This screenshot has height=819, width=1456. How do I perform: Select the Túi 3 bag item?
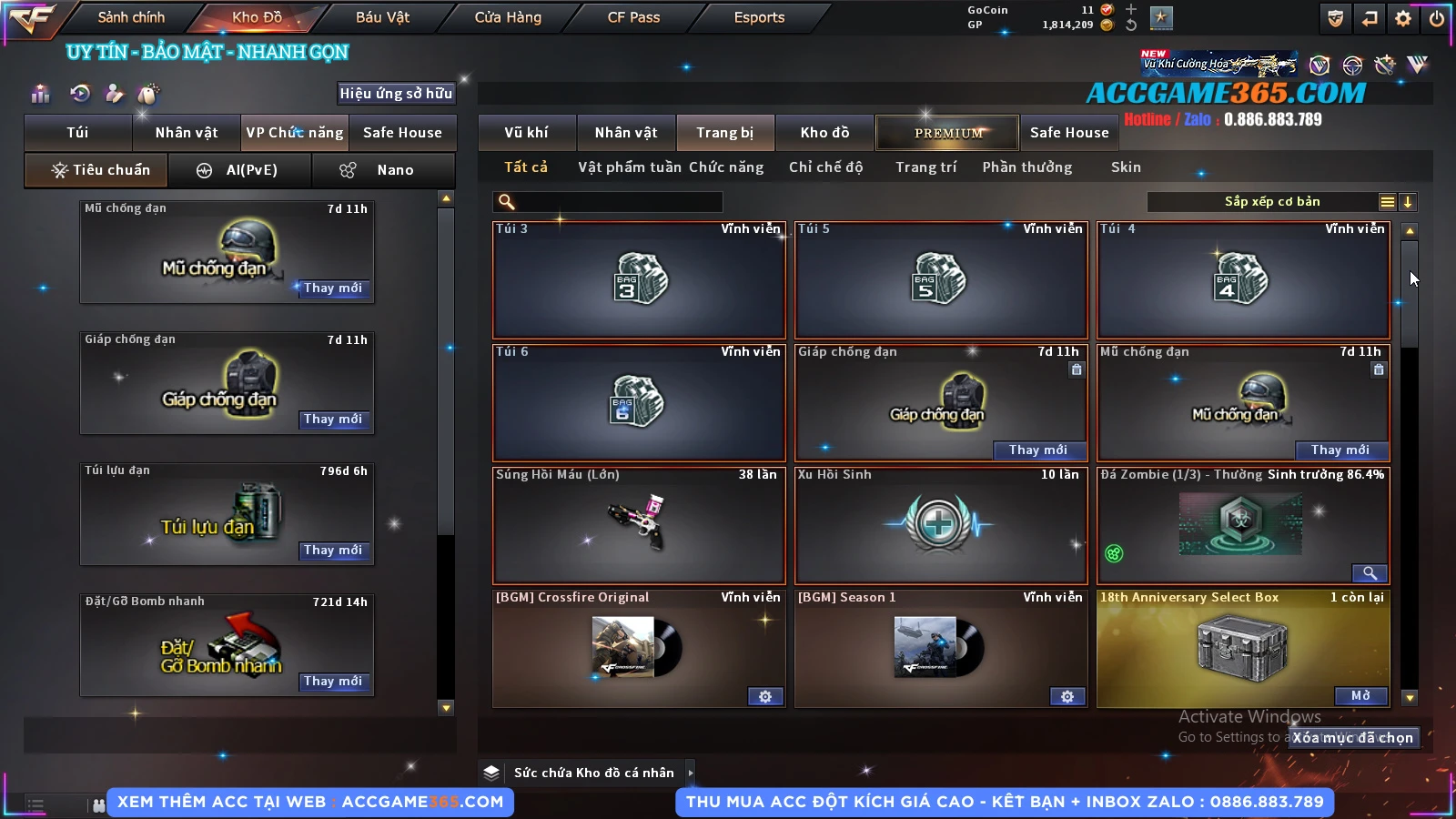(x=639, y=279)
